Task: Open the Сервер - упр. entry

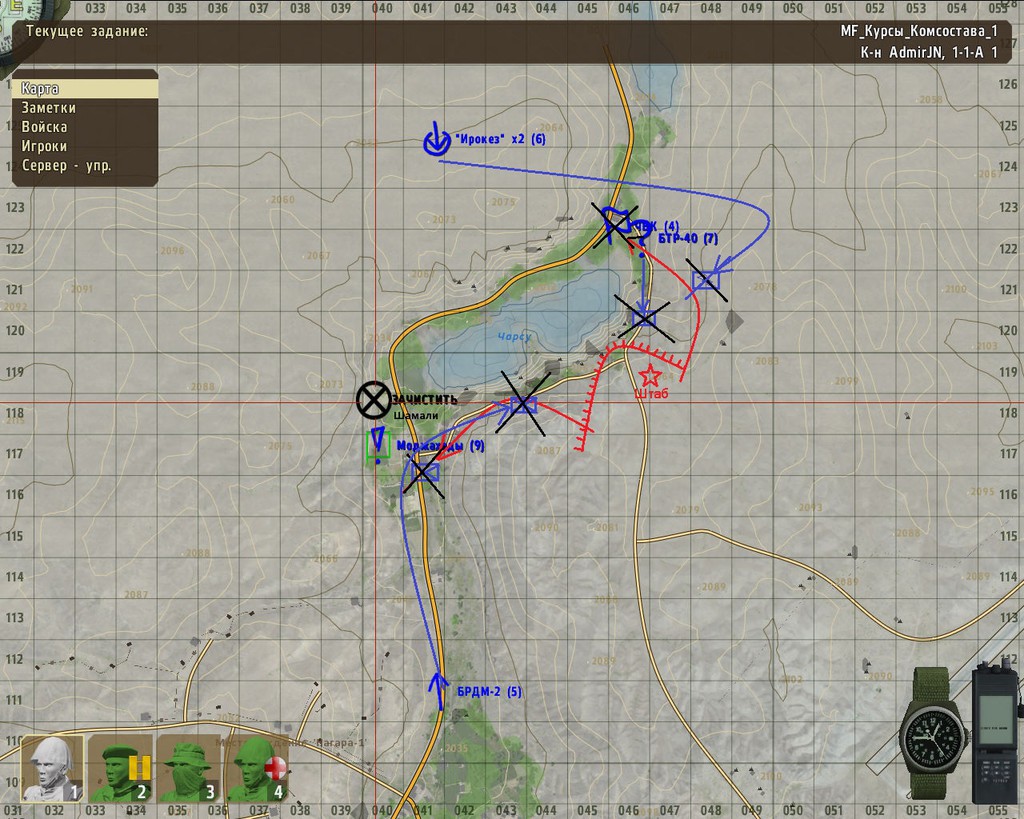Action: point(85,165)
